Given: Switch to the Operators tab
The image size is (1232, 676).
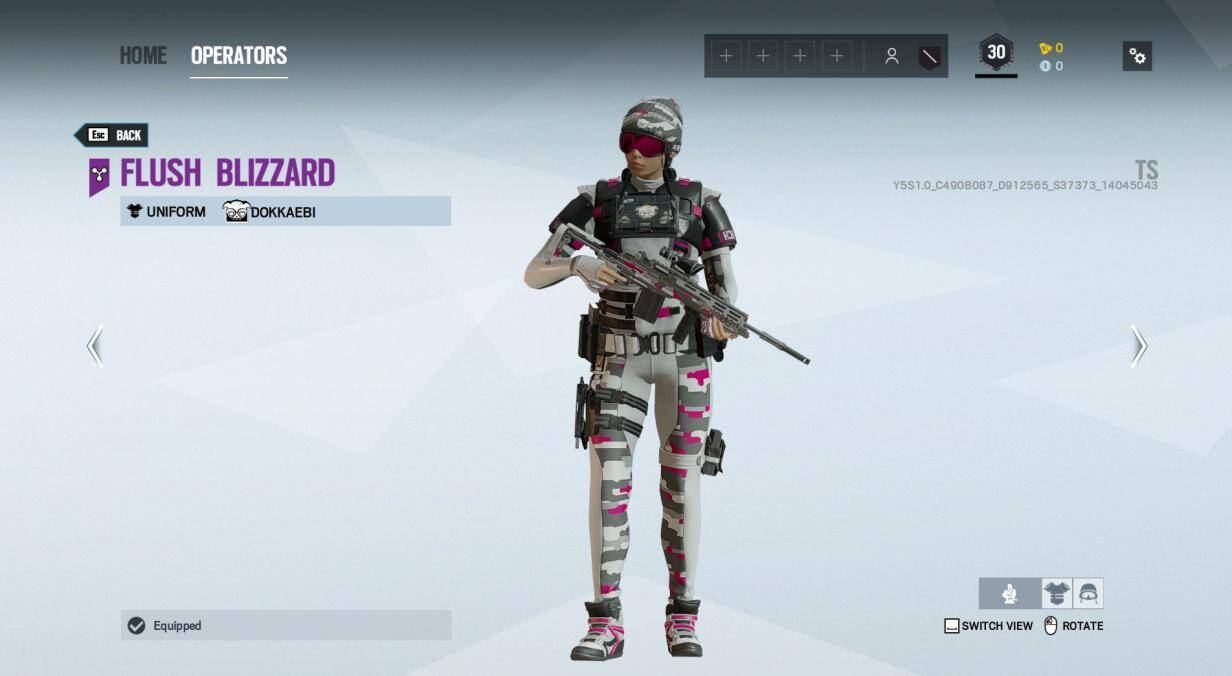Looking at the screenshot, I should click(239, 55).
